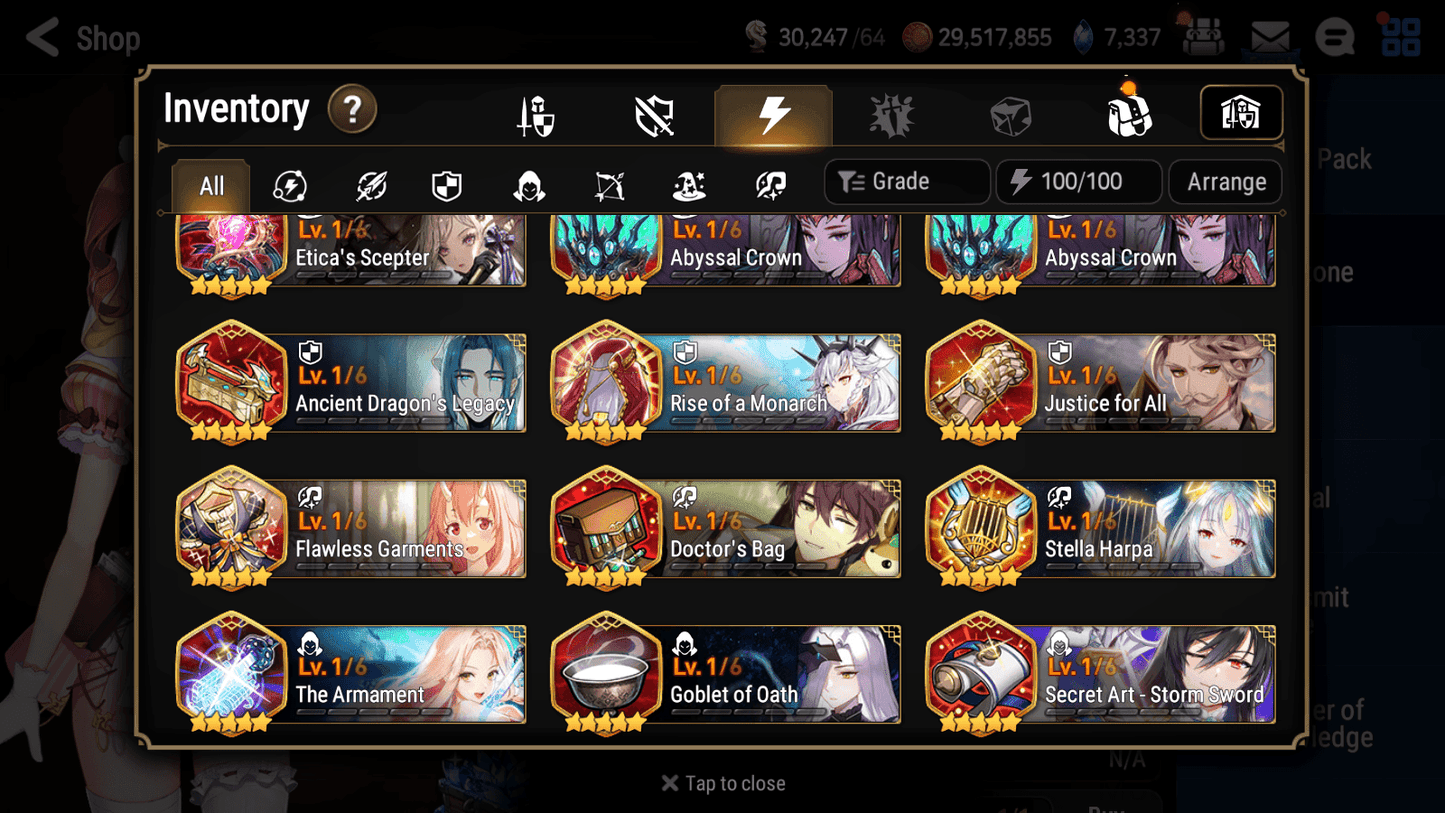Screen dimensions: 1445x813
Task: Open the backpack consumables tab with notification
Action: coord(1130,113)
